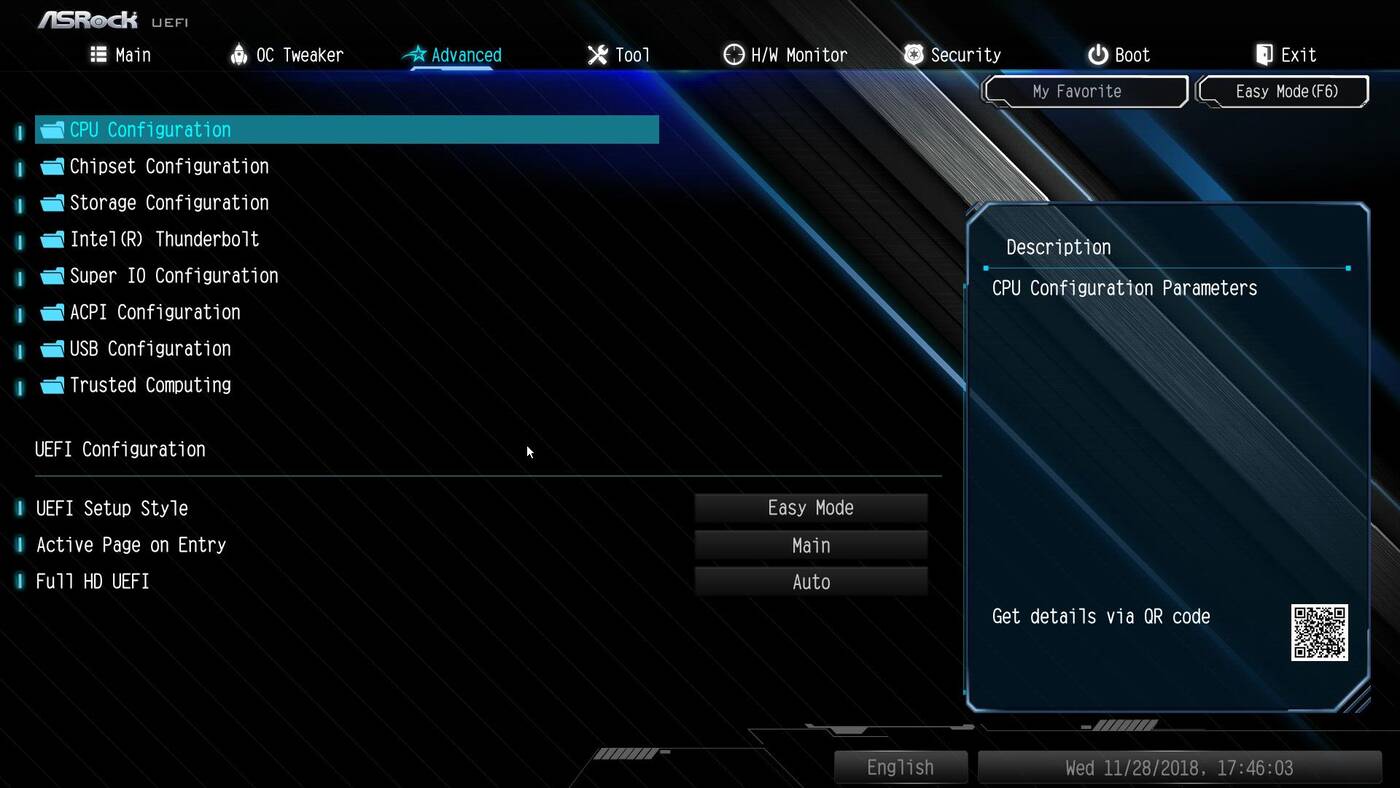Enter Chipset Configuration
The image size is (1400, 788).
click(x=168, y=166)
